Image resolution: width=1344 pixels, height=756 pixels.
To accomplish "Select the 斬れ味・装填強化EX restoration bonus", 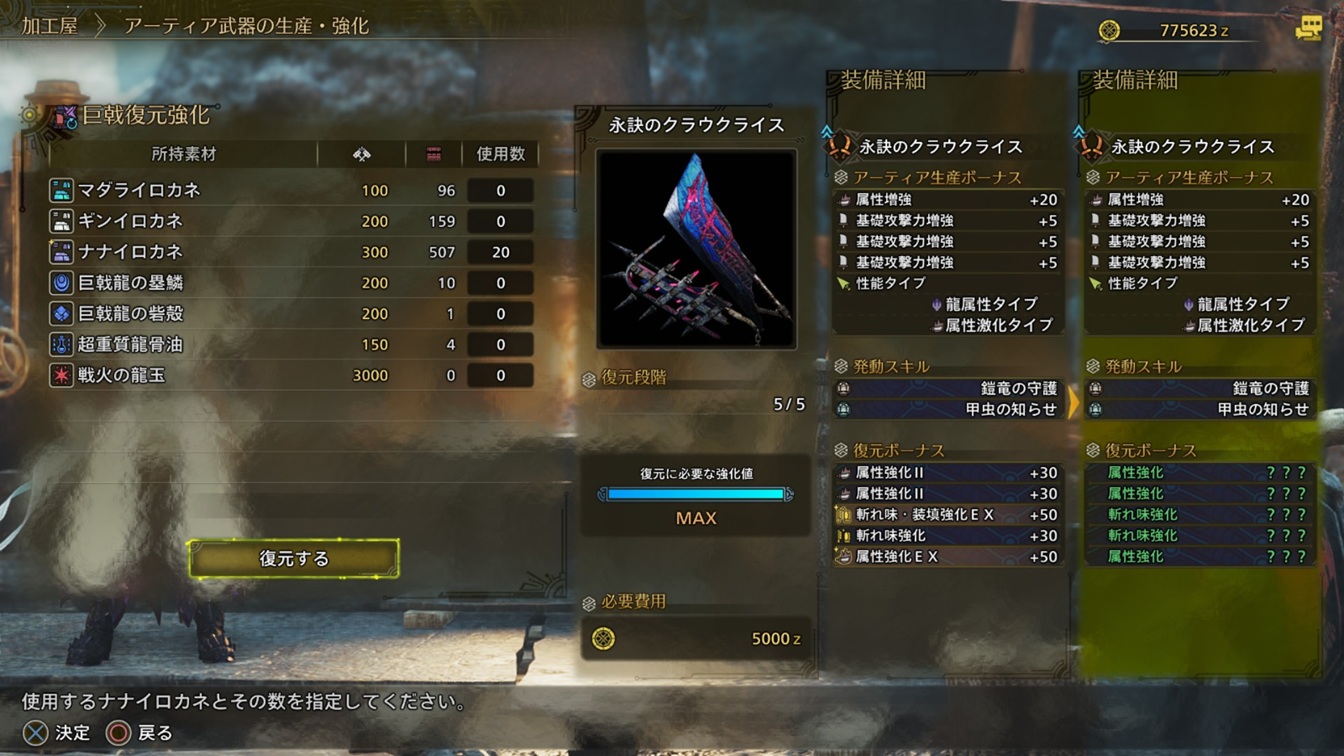I will click(947, 515).
